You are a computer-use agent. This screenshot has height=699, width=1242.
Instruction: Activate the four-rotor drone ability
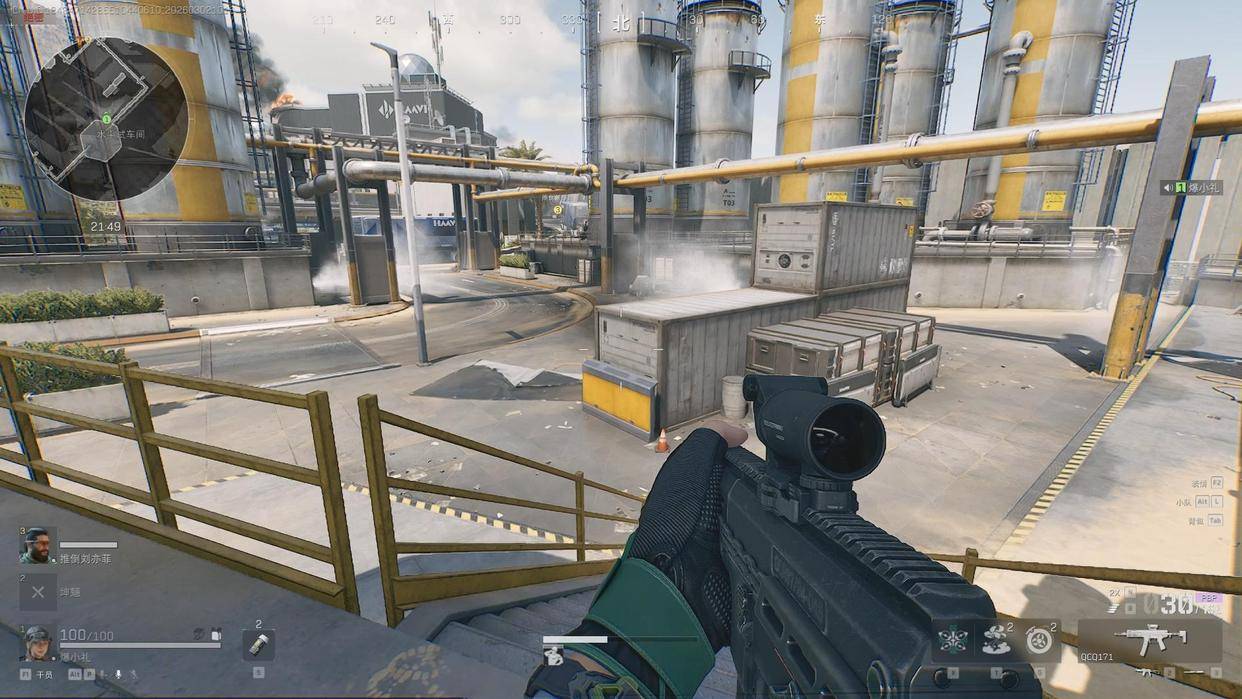(953, 640)
